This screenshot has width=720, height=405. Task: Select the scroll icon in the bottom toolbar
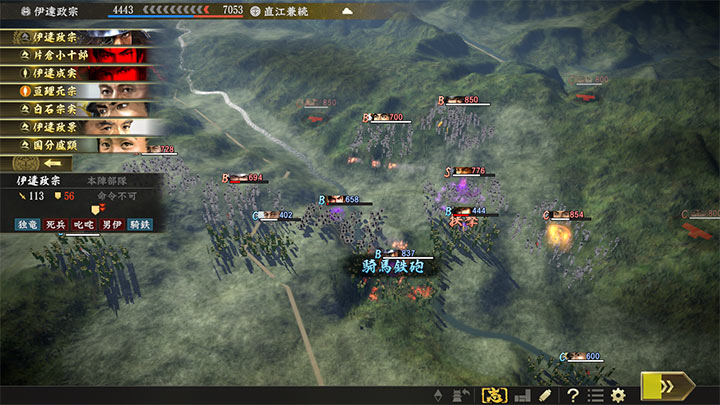click(545, 395)
